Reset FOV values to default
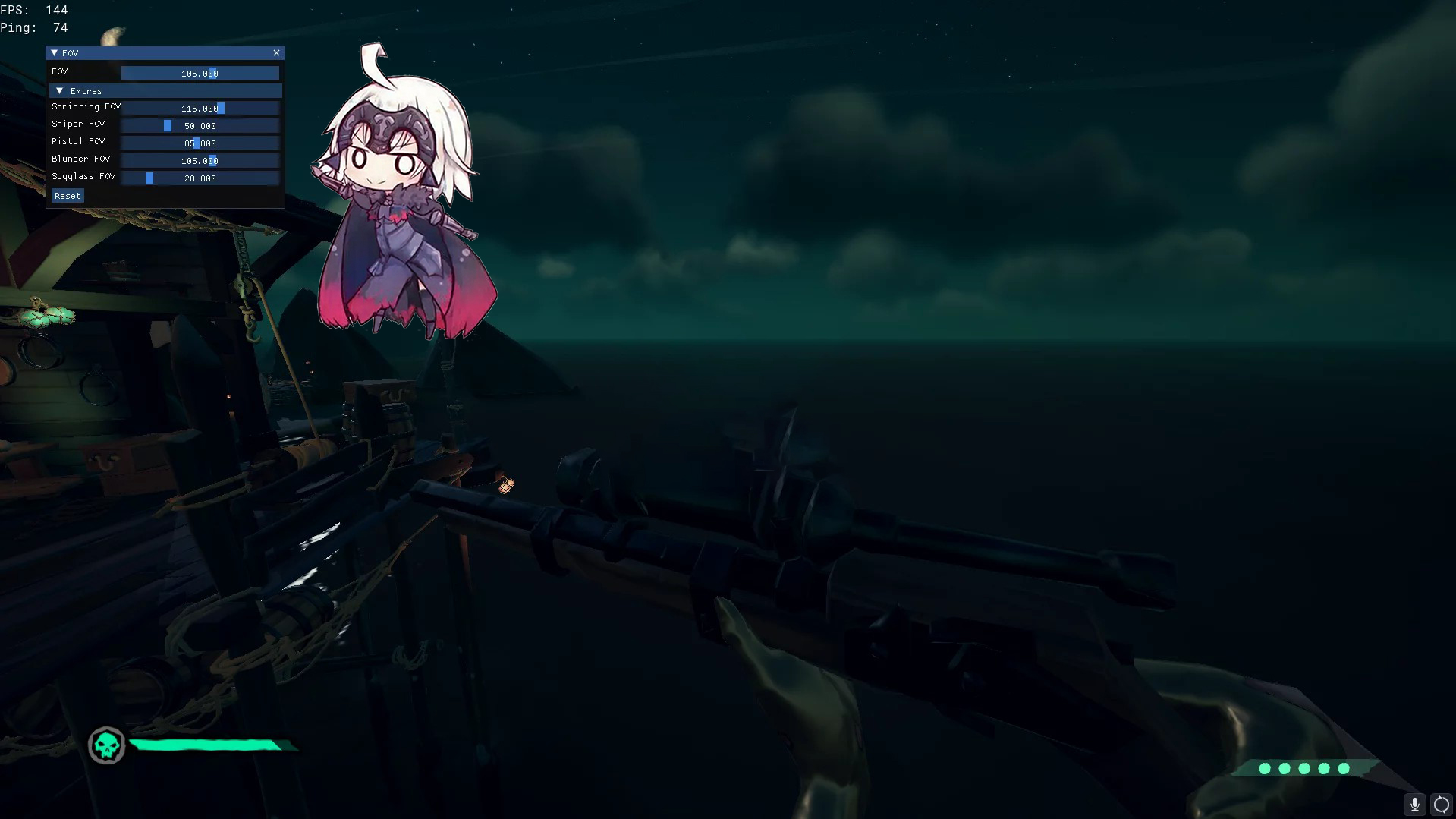 (x=68, y=196)
